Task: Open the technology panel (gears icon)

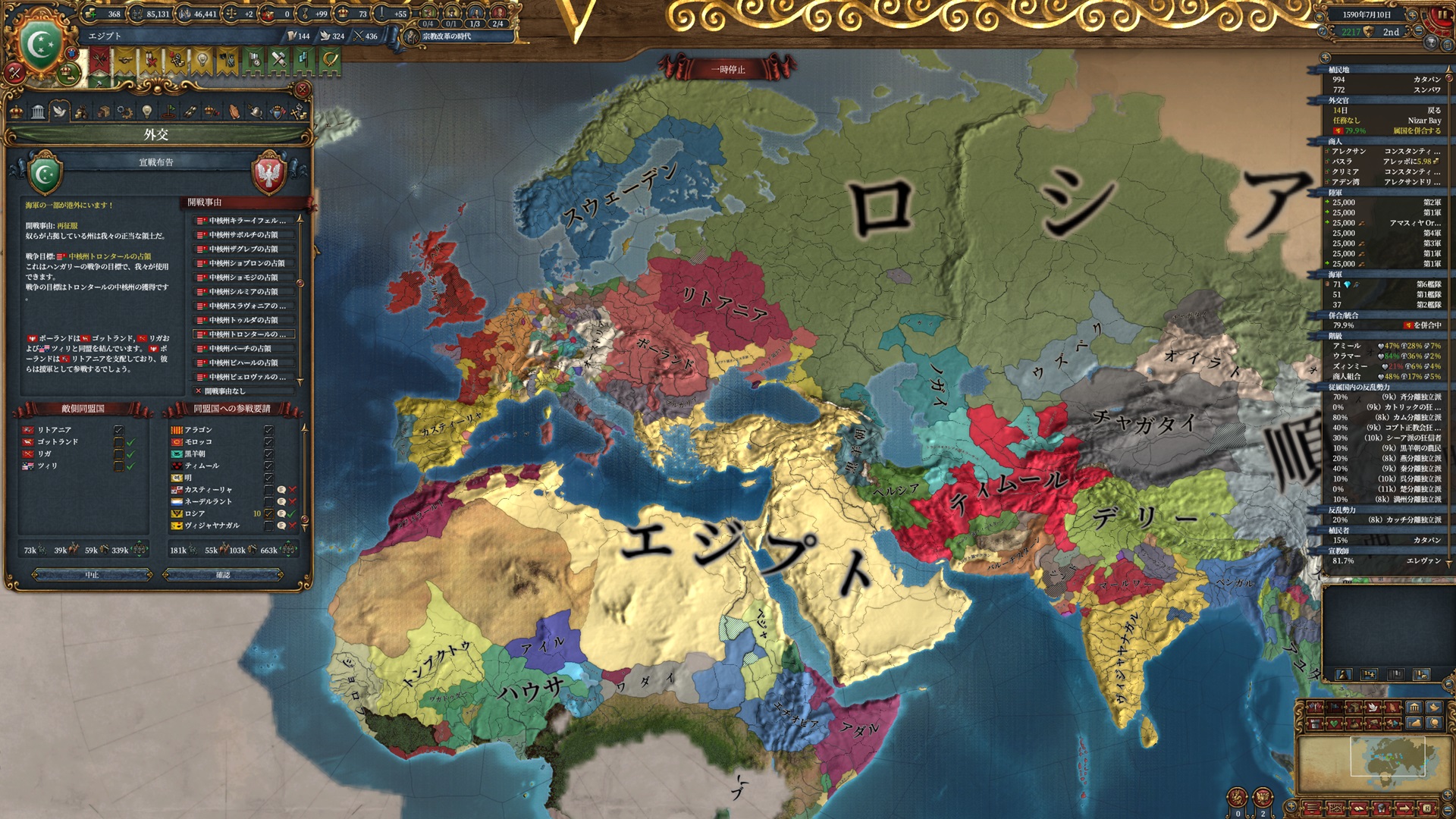Action: click(x=124, y=112)
